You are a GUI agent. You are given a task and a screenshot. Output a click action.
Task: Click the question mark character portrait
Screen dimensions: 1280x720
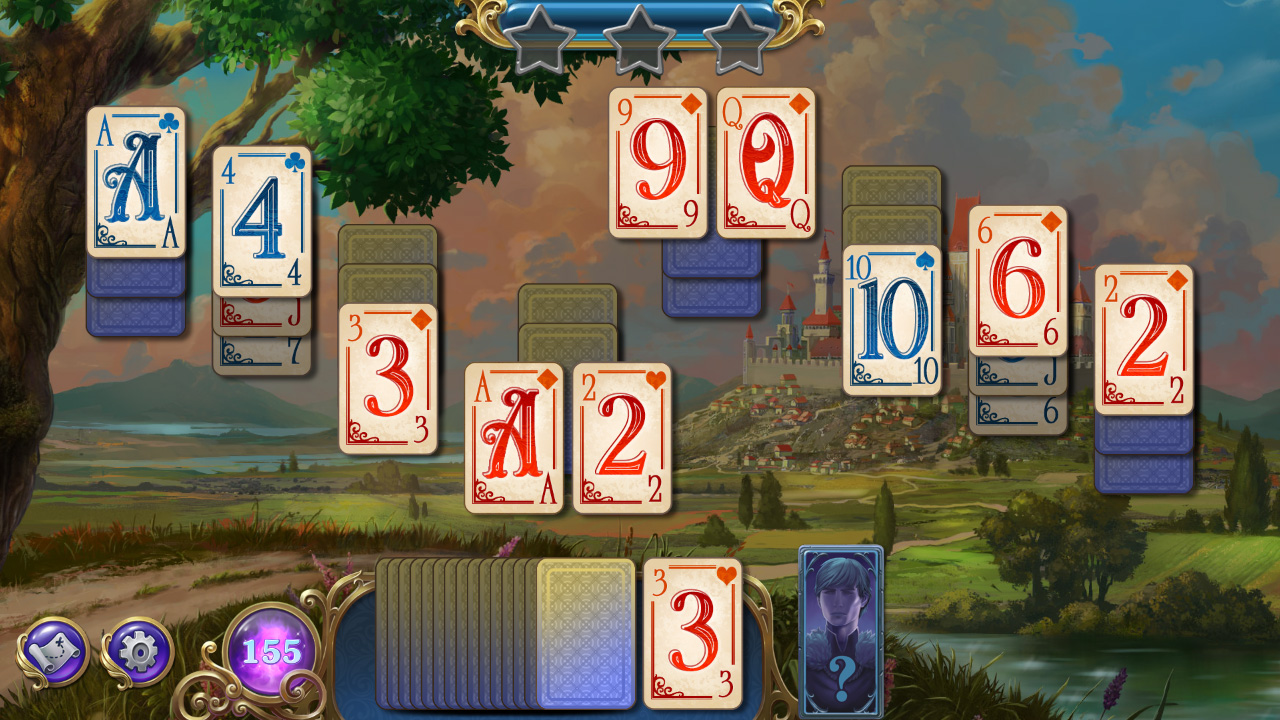tap(838, 630)
